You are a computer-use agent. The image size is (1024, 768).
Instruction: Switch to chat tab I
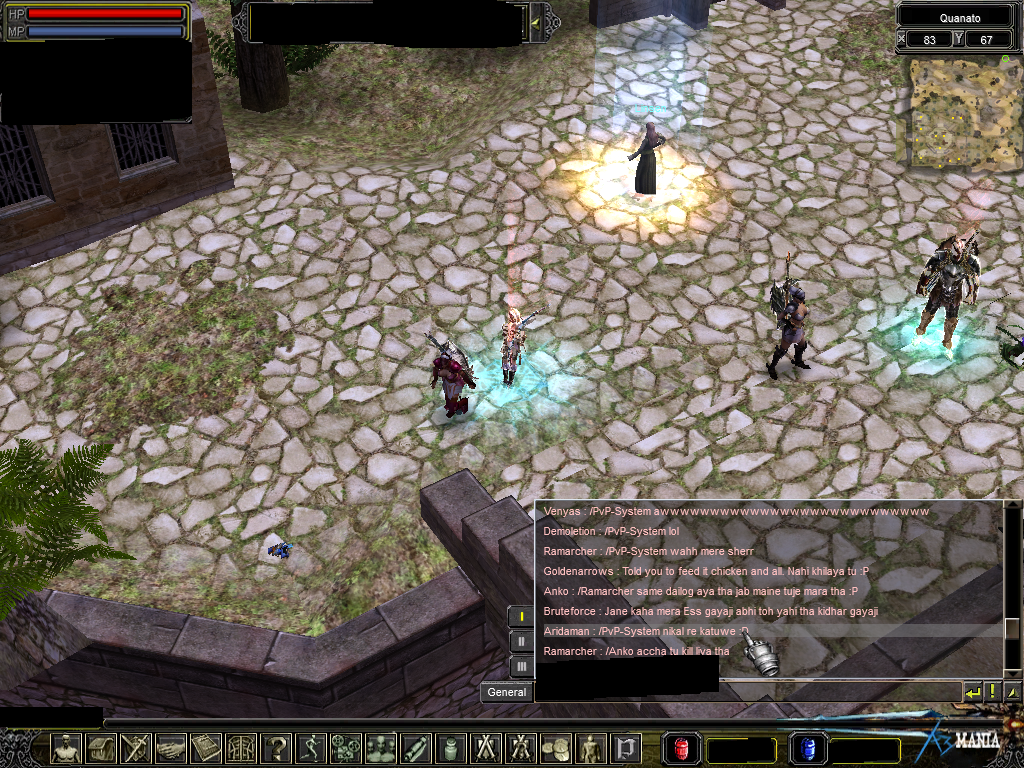(521, 617)
